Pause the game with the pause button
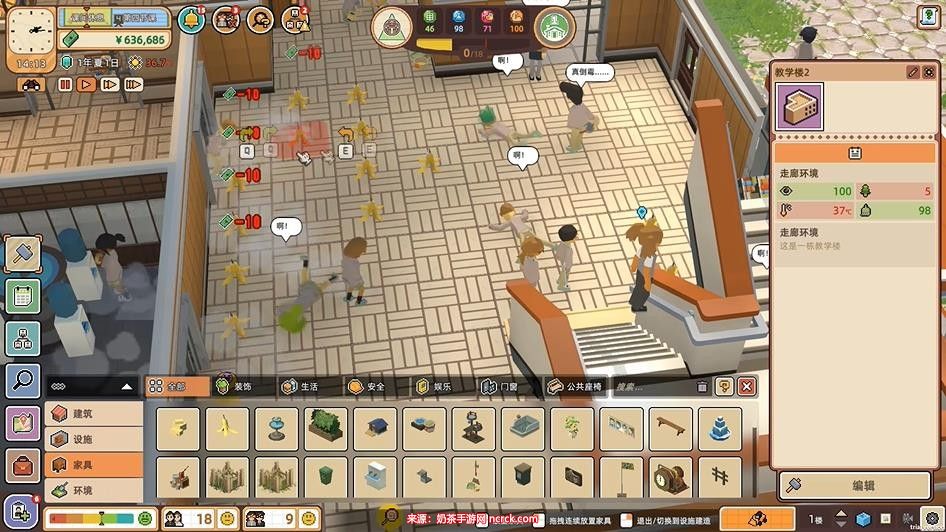This screenshot has width=946, height=532. pyautogui.click(x=65, y=85)
